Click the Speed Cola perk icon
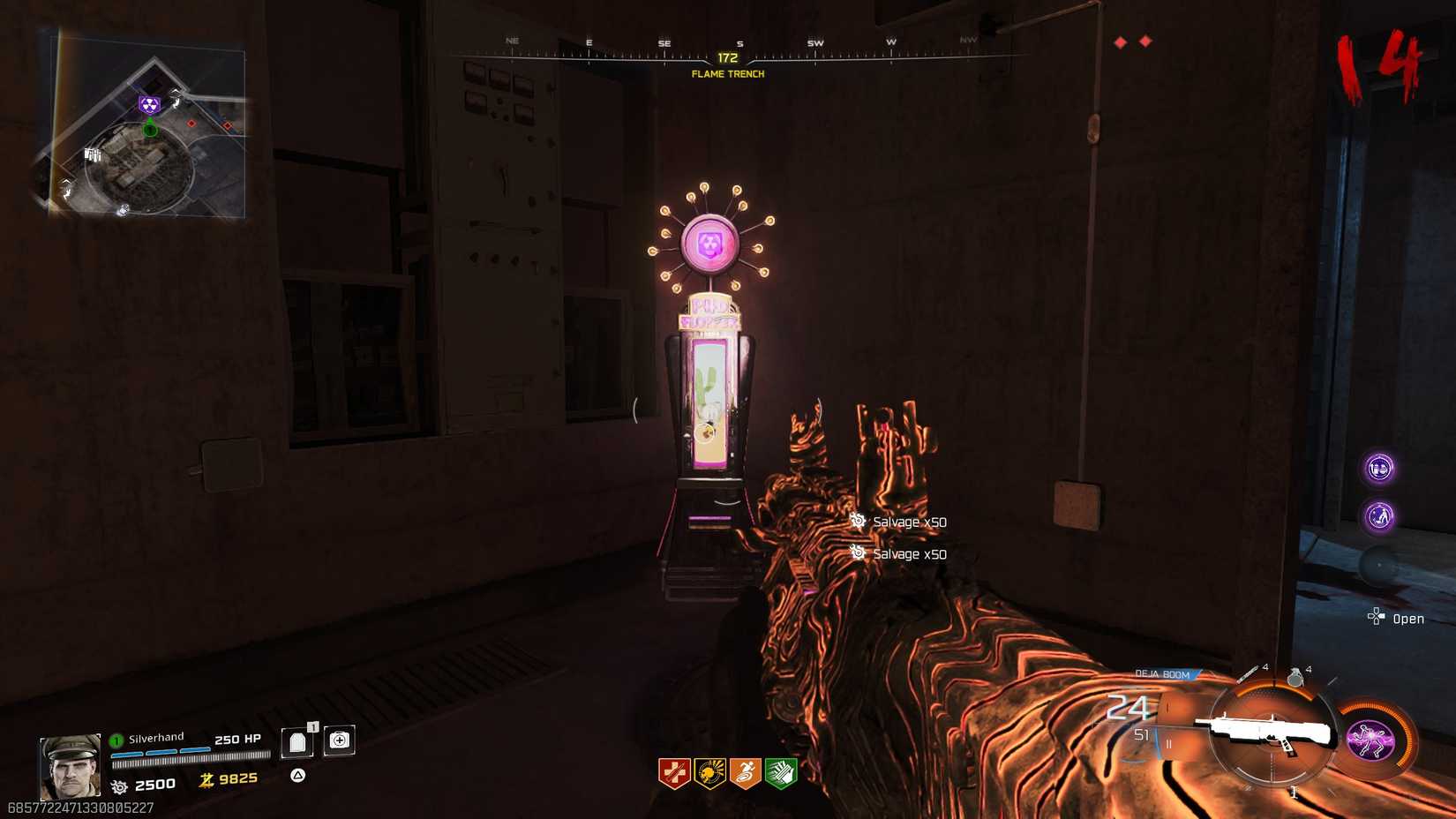1456x819 pixels. point(783,770)
